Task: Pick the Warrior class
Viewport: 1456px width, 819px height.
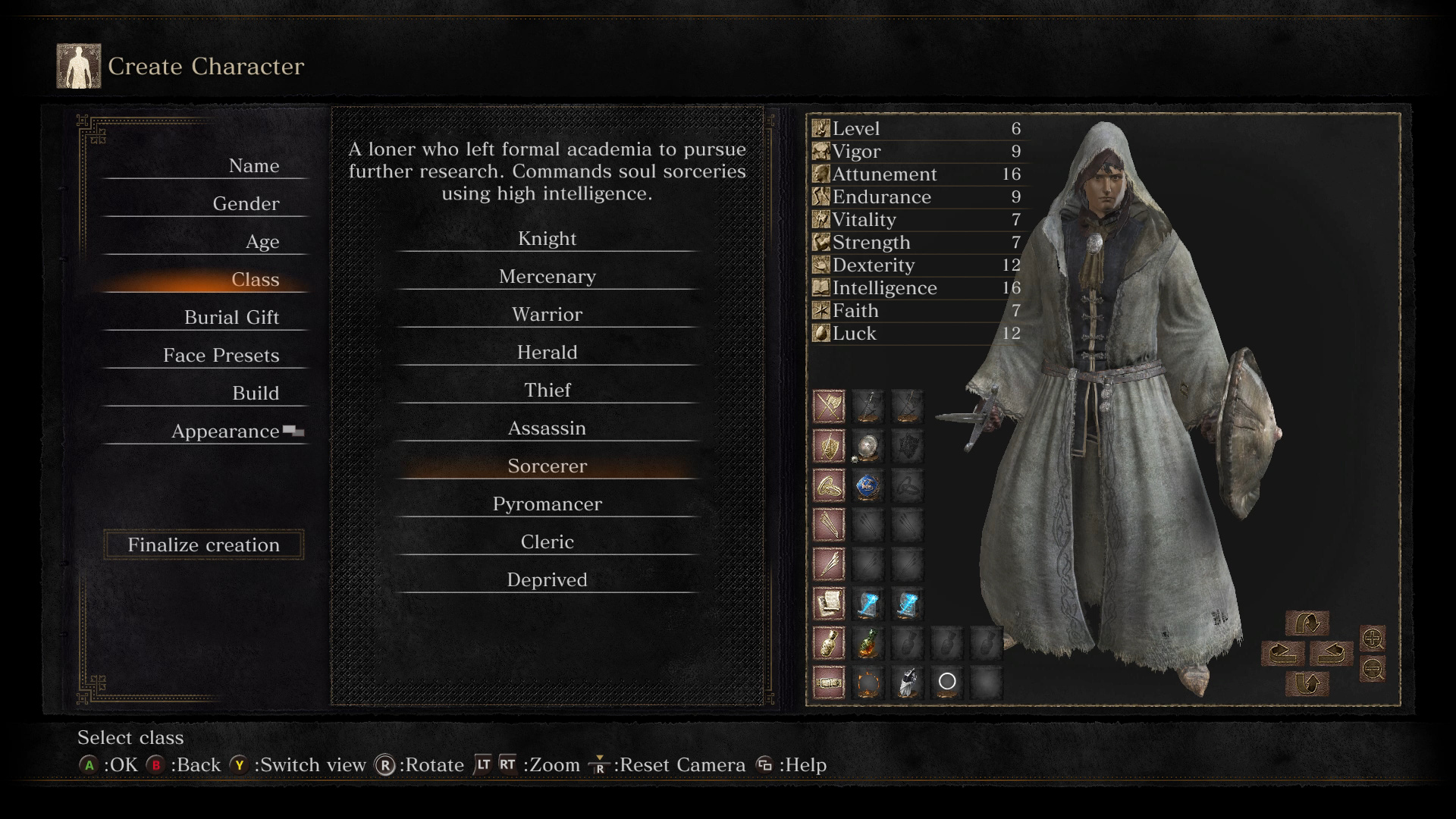Action: [547, 315]
